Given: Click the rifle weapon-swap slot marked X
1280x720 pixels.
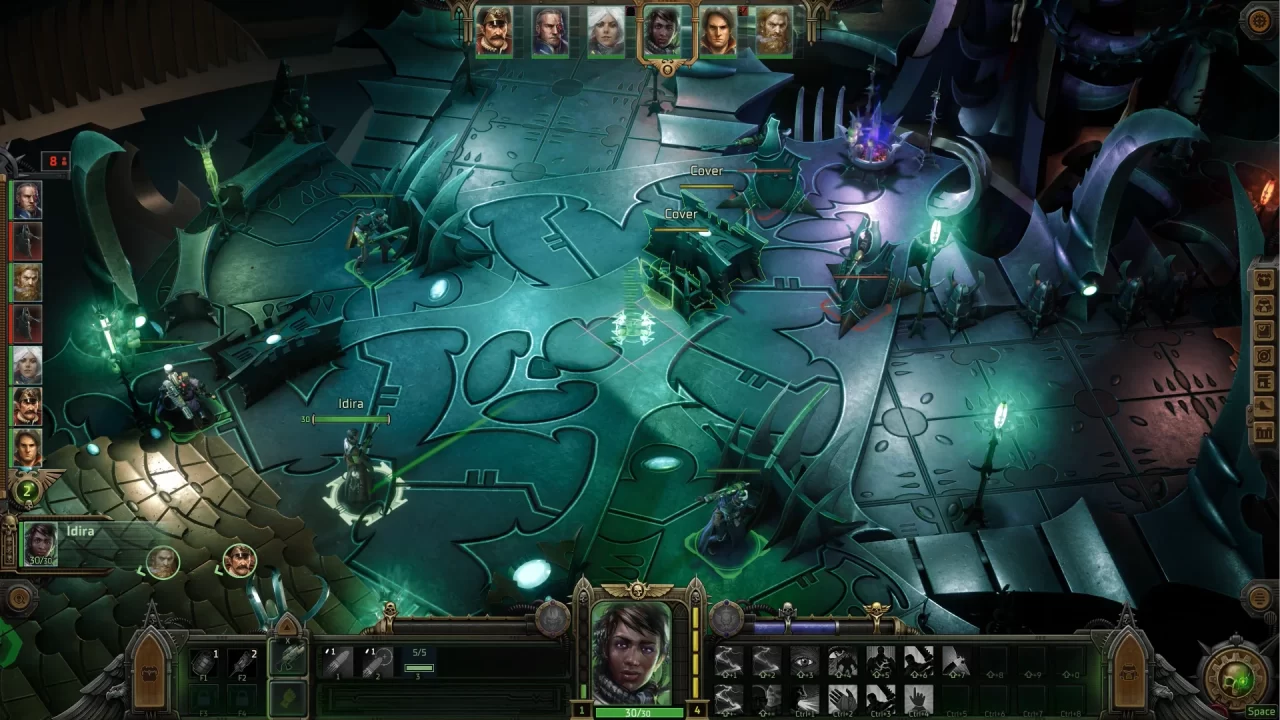Looking at the screenshot, I should pyautogui.click(x=288, y=657).
